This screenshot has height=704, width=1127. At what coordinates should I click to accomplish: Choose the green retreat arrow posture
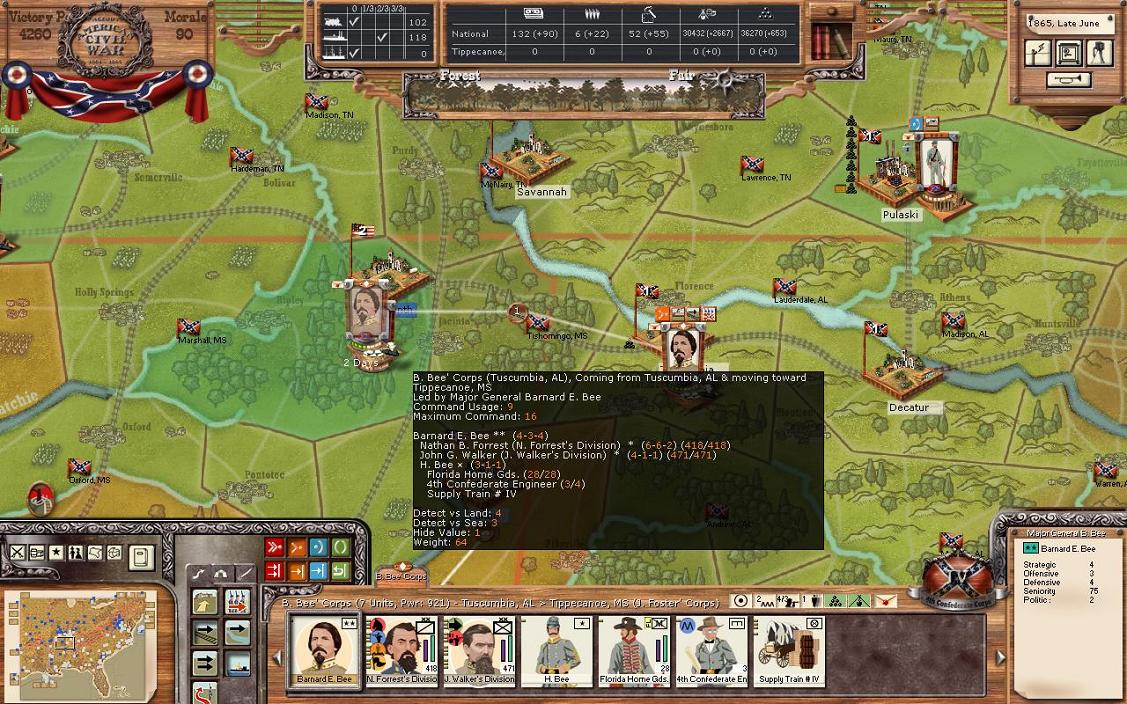[340, 571]
